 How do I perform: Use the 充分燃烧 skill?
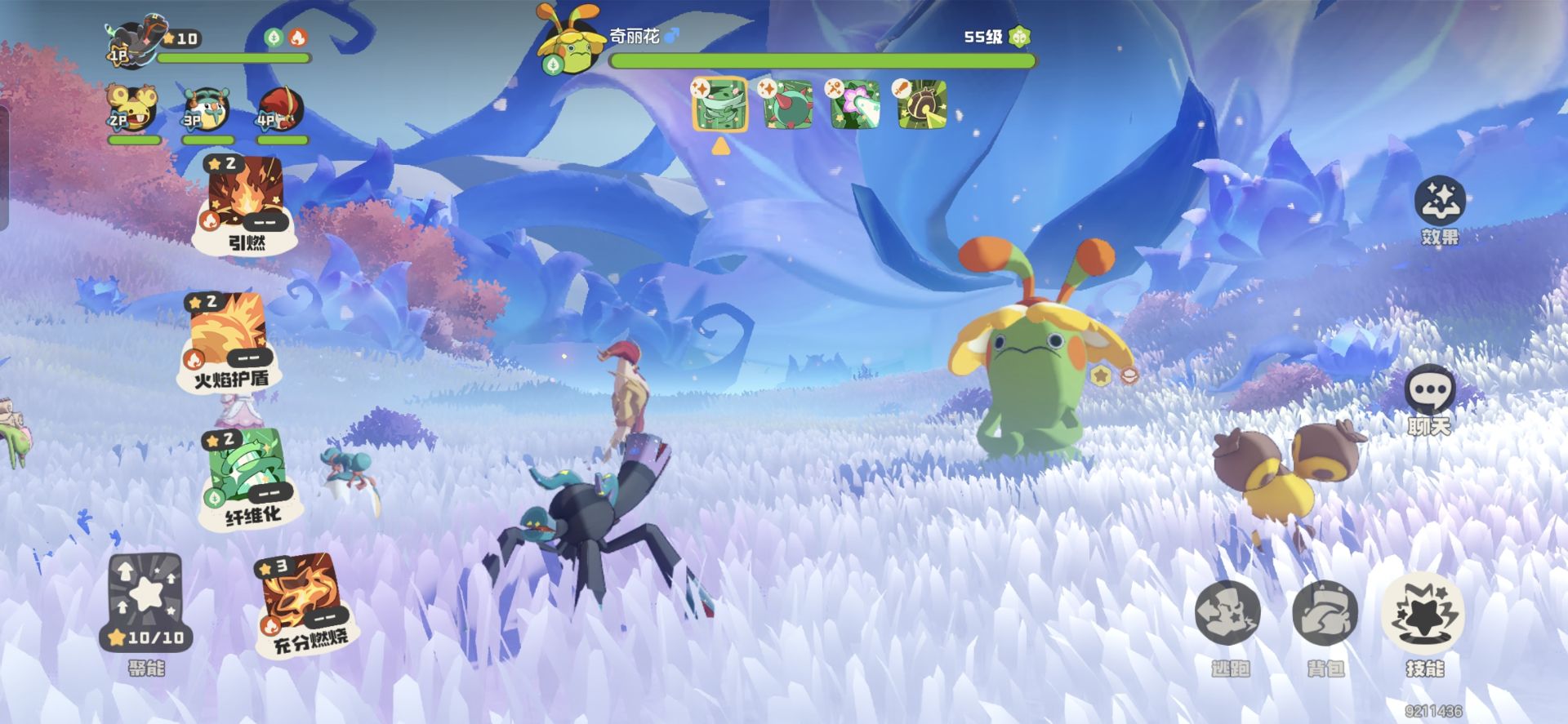tap(305, 601)
